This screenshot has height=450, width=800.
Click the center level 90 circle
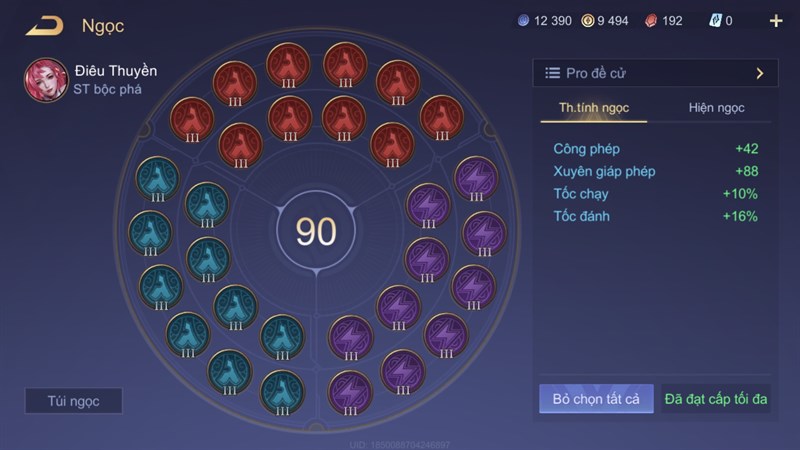tap(316, 231)
